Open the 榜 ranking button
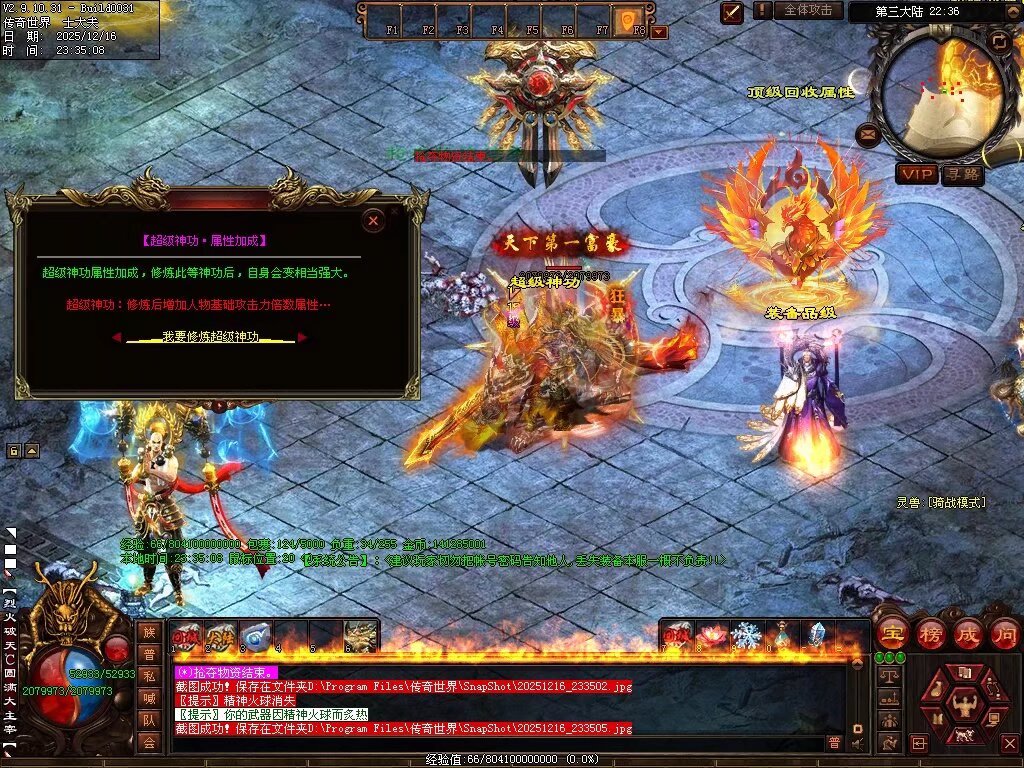The height and width of the screenshot is (768, 1024). tap(930, 634)
